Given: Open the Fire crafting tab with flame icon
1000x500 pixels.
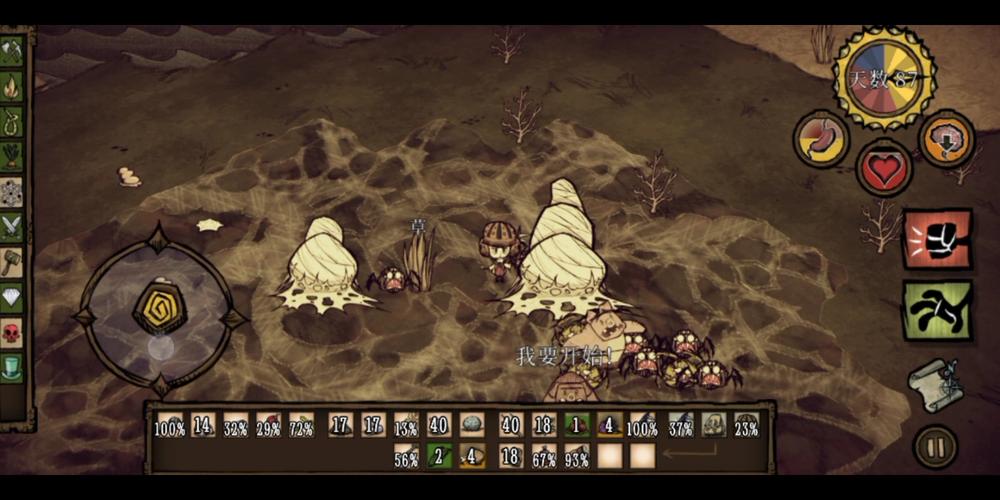Looking at the screenshot, I should click(12, 88).
